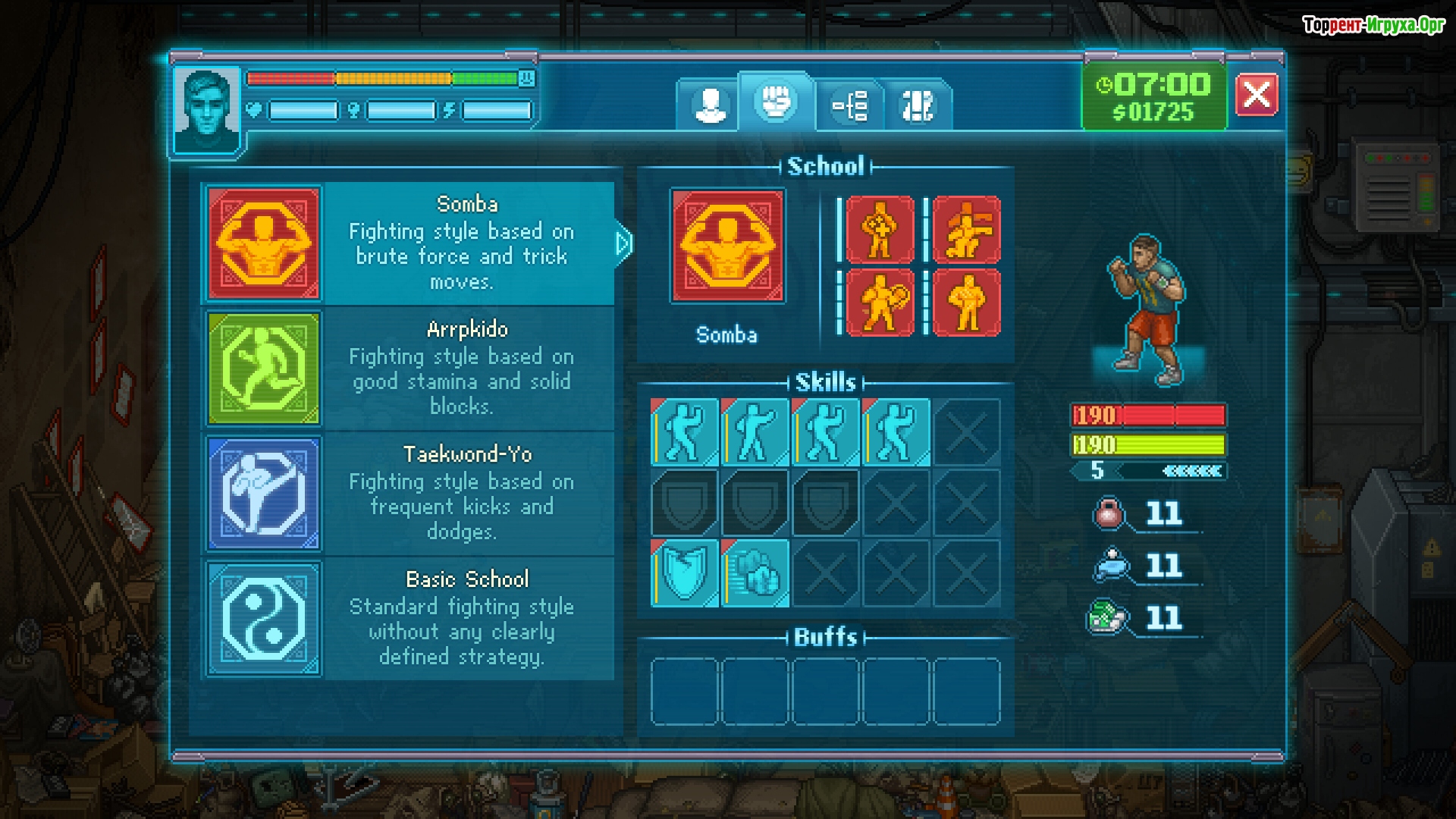1456x819 pixels.
Task: Select the Basic School fighting style
Action: pyautogui.click(x=409, y=619)
